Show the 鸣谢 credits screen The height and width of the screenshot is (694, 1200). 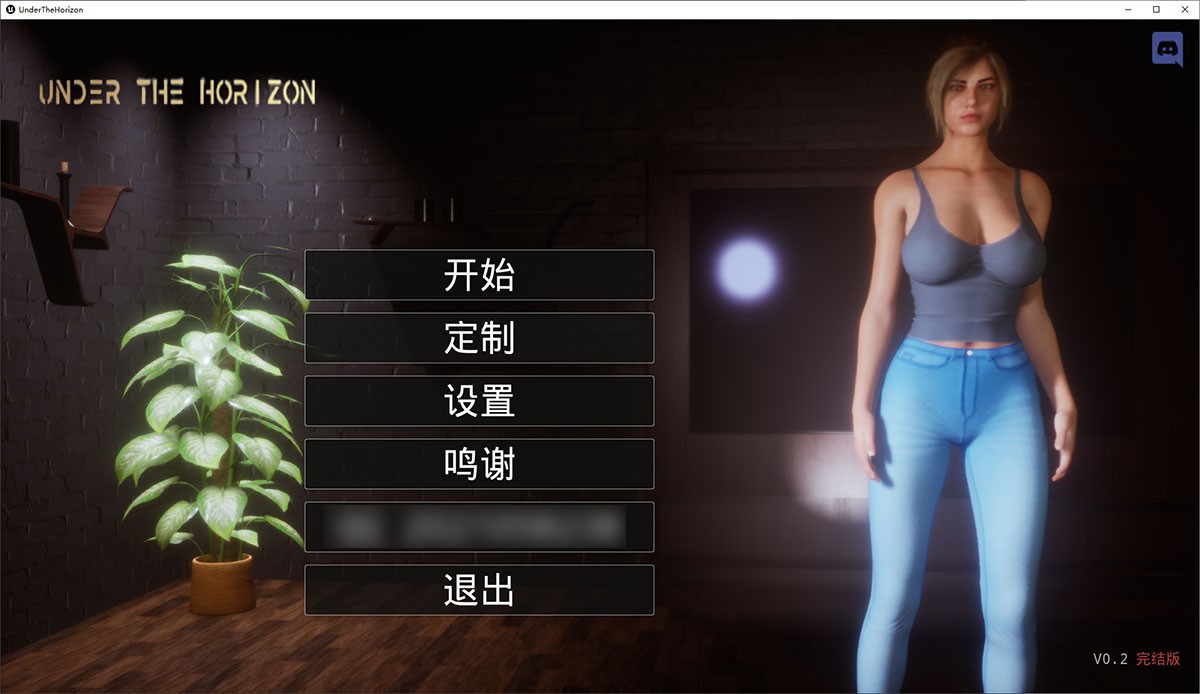point(479,464)
